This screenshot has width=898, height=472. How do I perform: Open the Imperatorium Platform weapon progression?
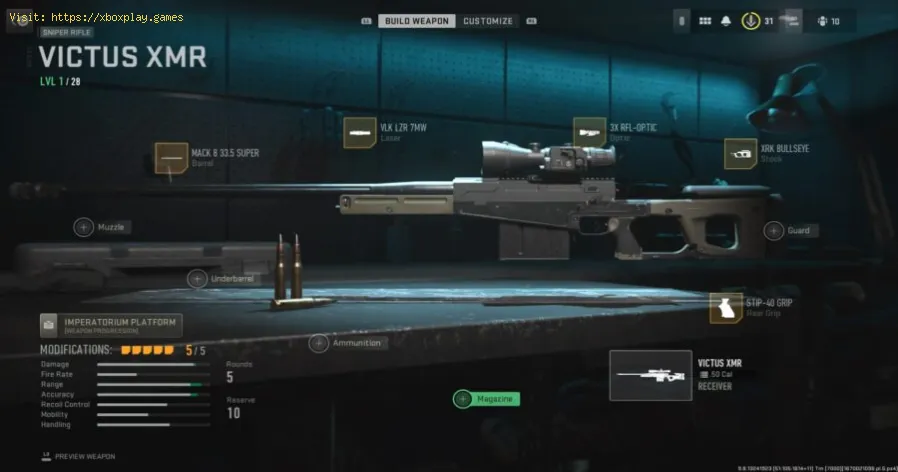click(x=110, y=324)
